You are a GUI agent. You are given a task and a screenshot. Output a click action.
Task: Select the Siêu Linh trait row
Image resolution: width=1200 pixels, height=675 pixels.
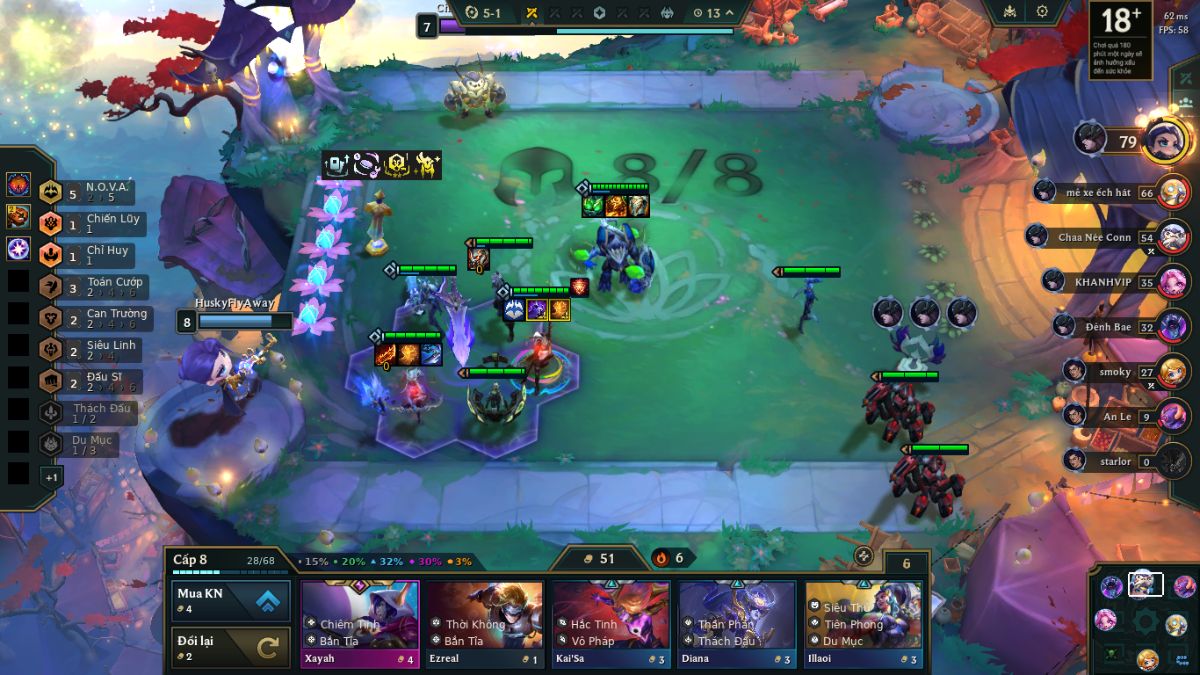(98, 350)
